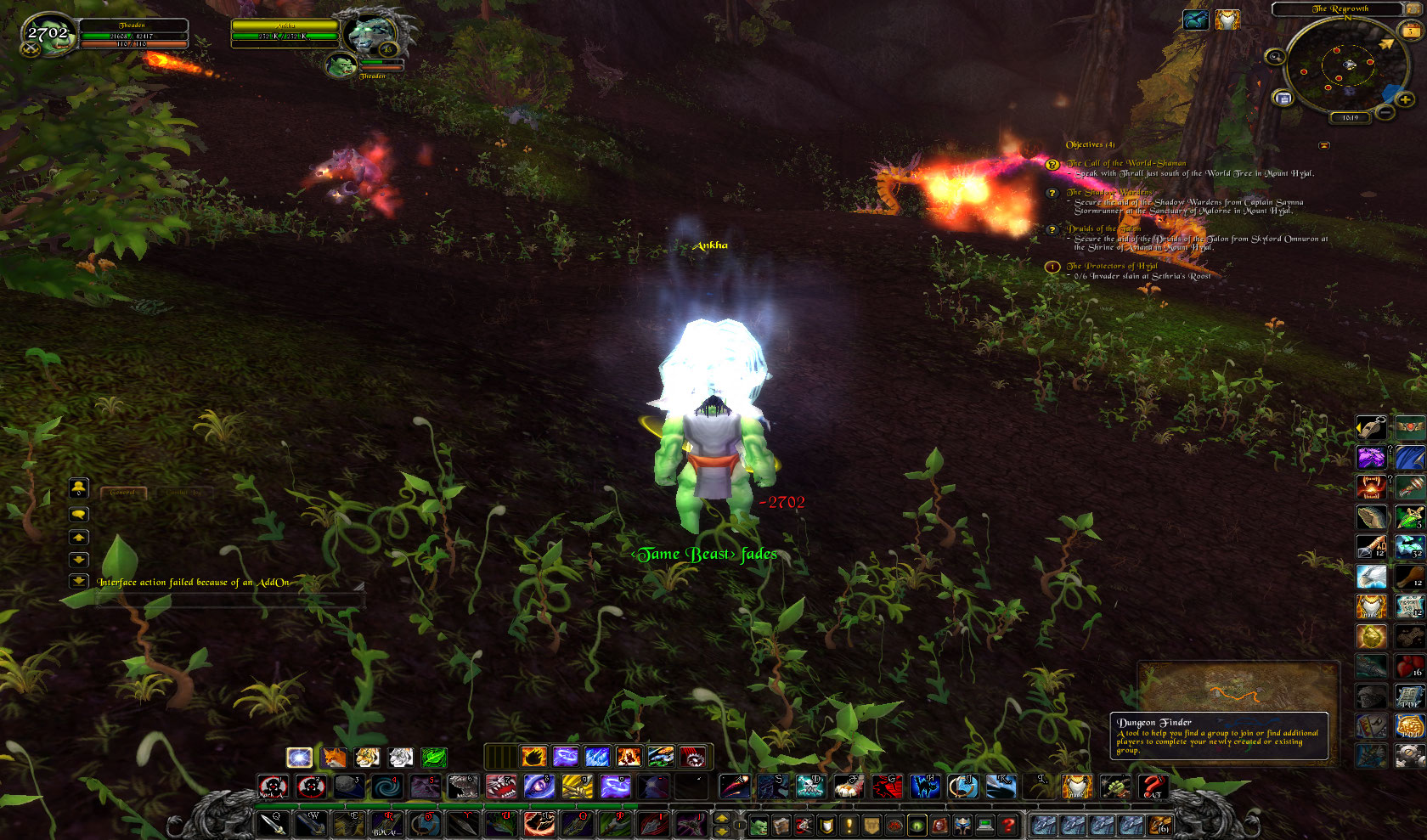Click the circular minimap

point(1345,66)
